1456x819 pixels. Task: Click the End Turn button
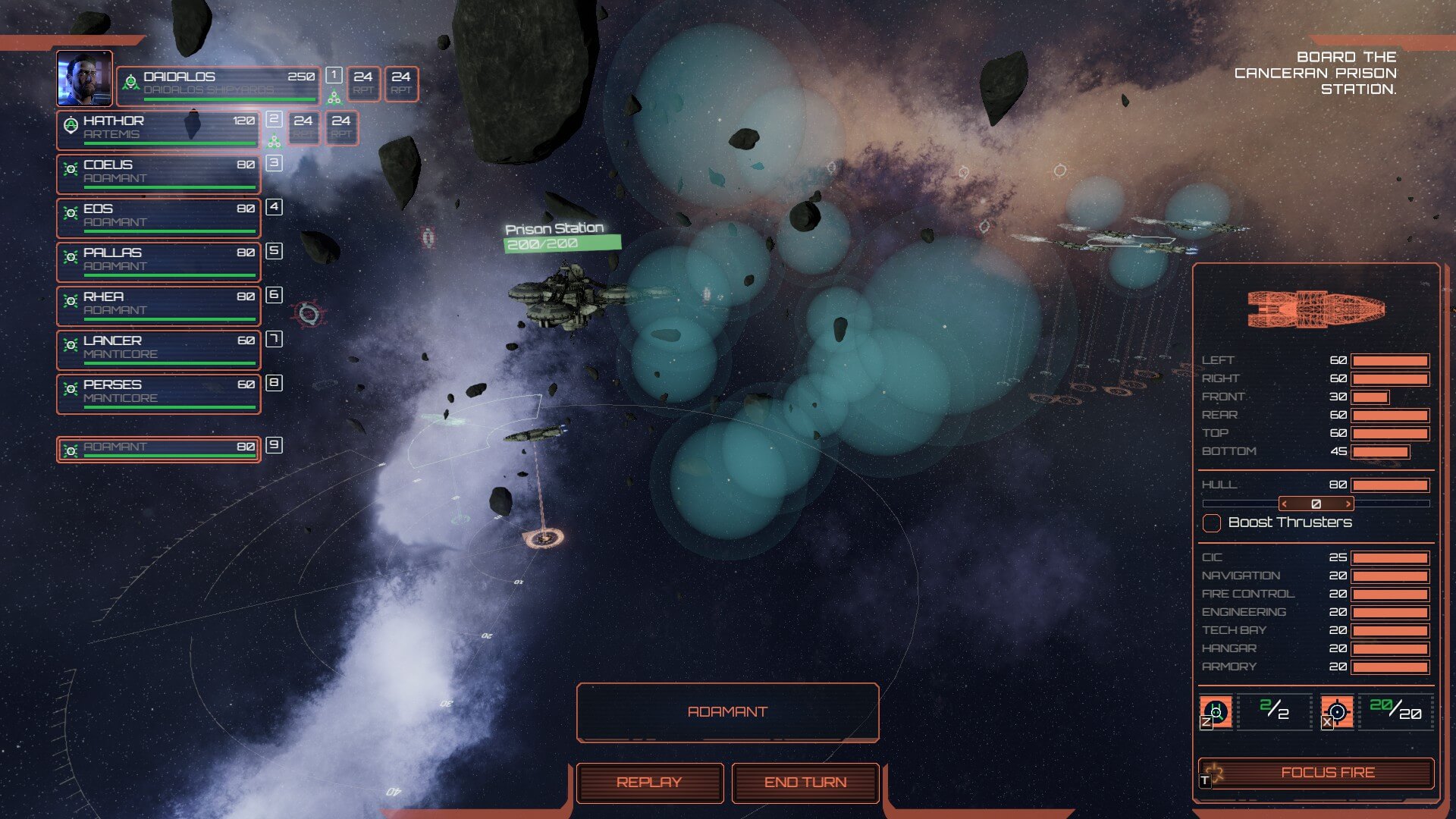[x=805, y=782]
